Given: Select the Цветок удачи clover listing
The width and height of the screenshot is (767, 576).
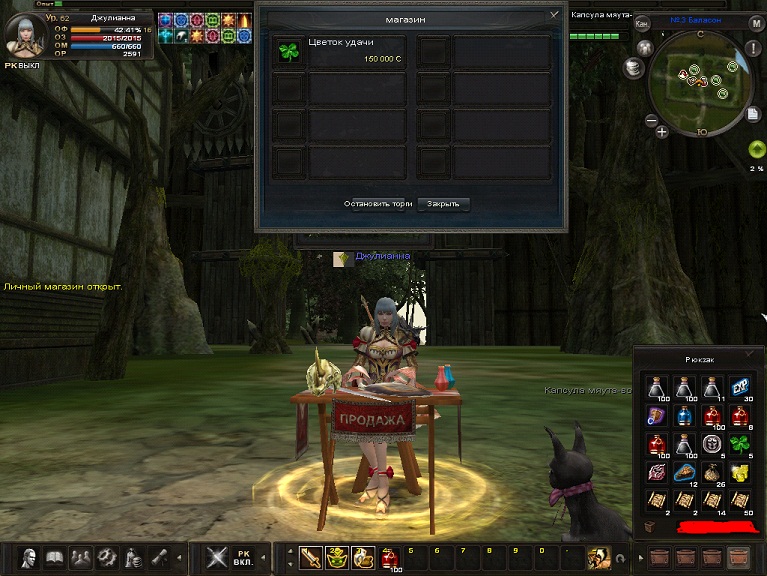Looking at the screenshot, I should [341, 52].
